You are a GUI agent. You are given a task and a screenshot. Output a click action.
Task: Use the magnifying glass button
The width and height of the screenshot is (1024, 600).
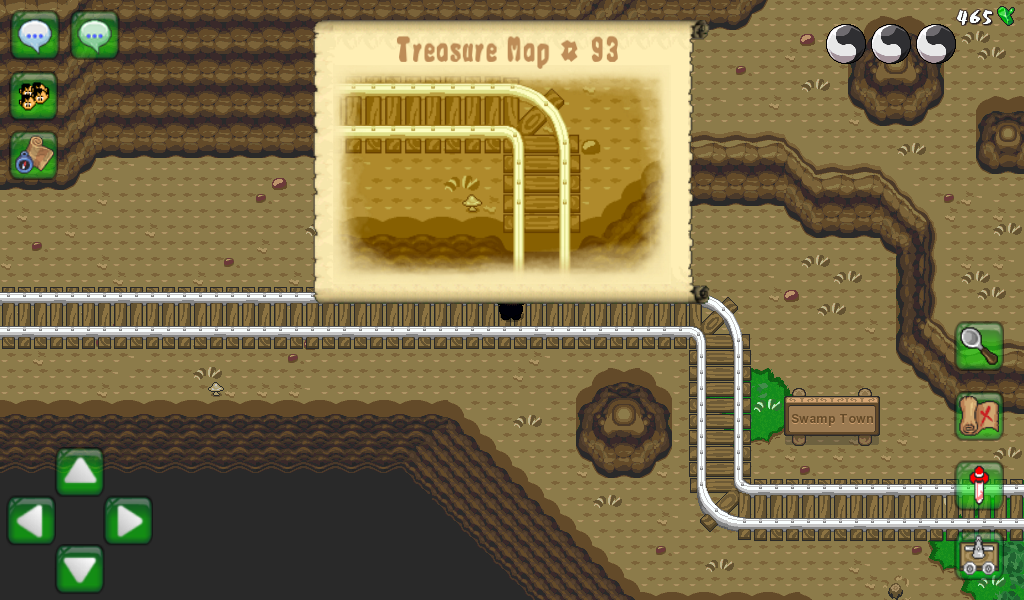click(x=979, y=346)
